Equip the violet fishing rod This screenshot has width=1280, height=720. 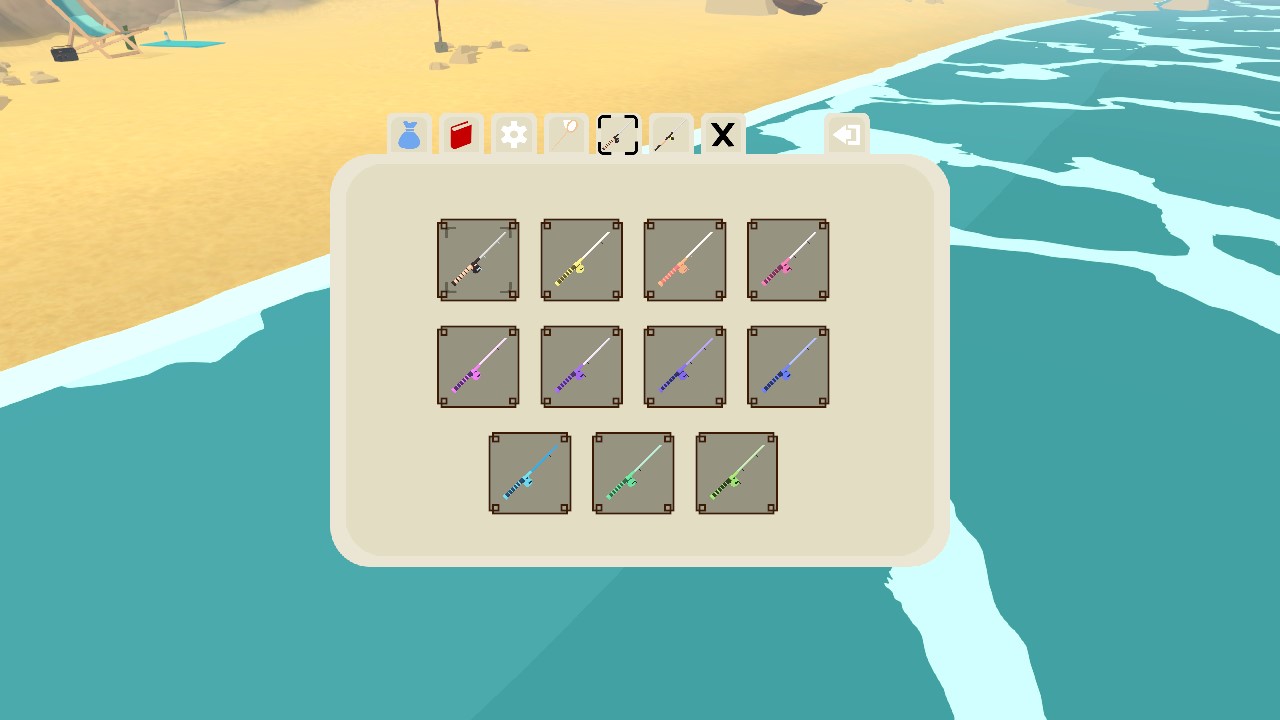click(x=684, y=366)
